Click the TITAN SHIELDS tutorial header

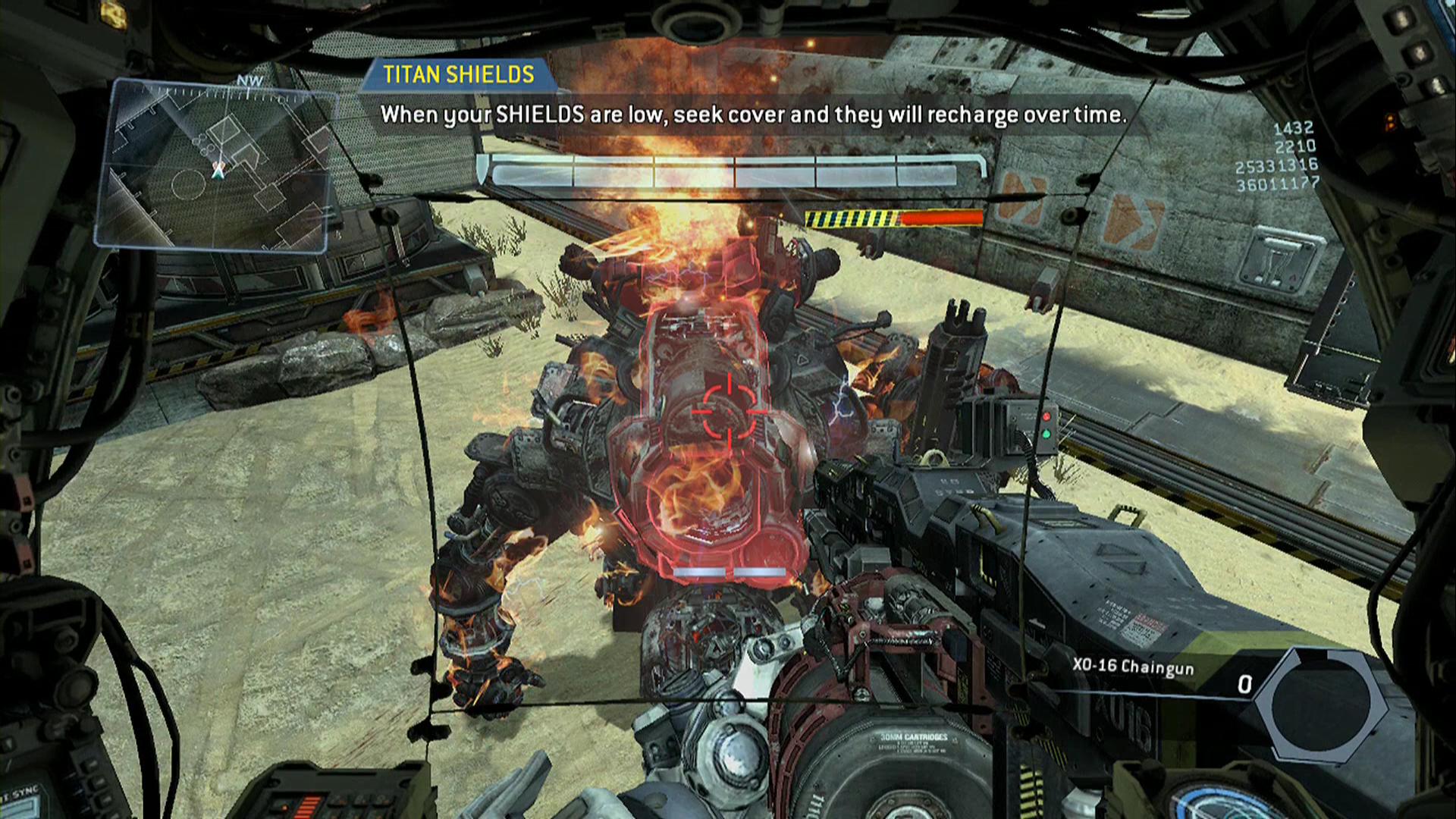click(x=458, y=74)
